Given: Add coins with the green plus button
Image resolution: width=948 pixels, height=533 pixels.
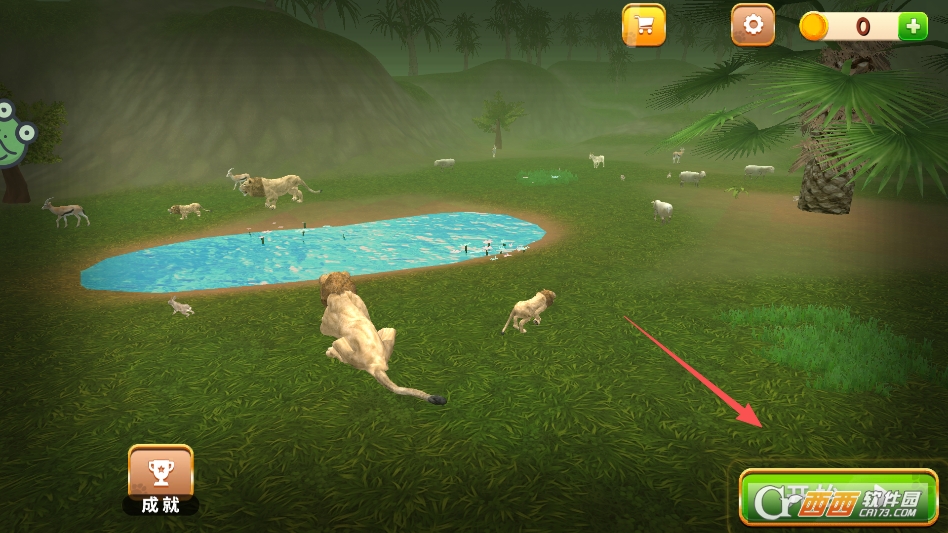Looking at the screenshot, I should pyautogui.click(x=912, y=26).
